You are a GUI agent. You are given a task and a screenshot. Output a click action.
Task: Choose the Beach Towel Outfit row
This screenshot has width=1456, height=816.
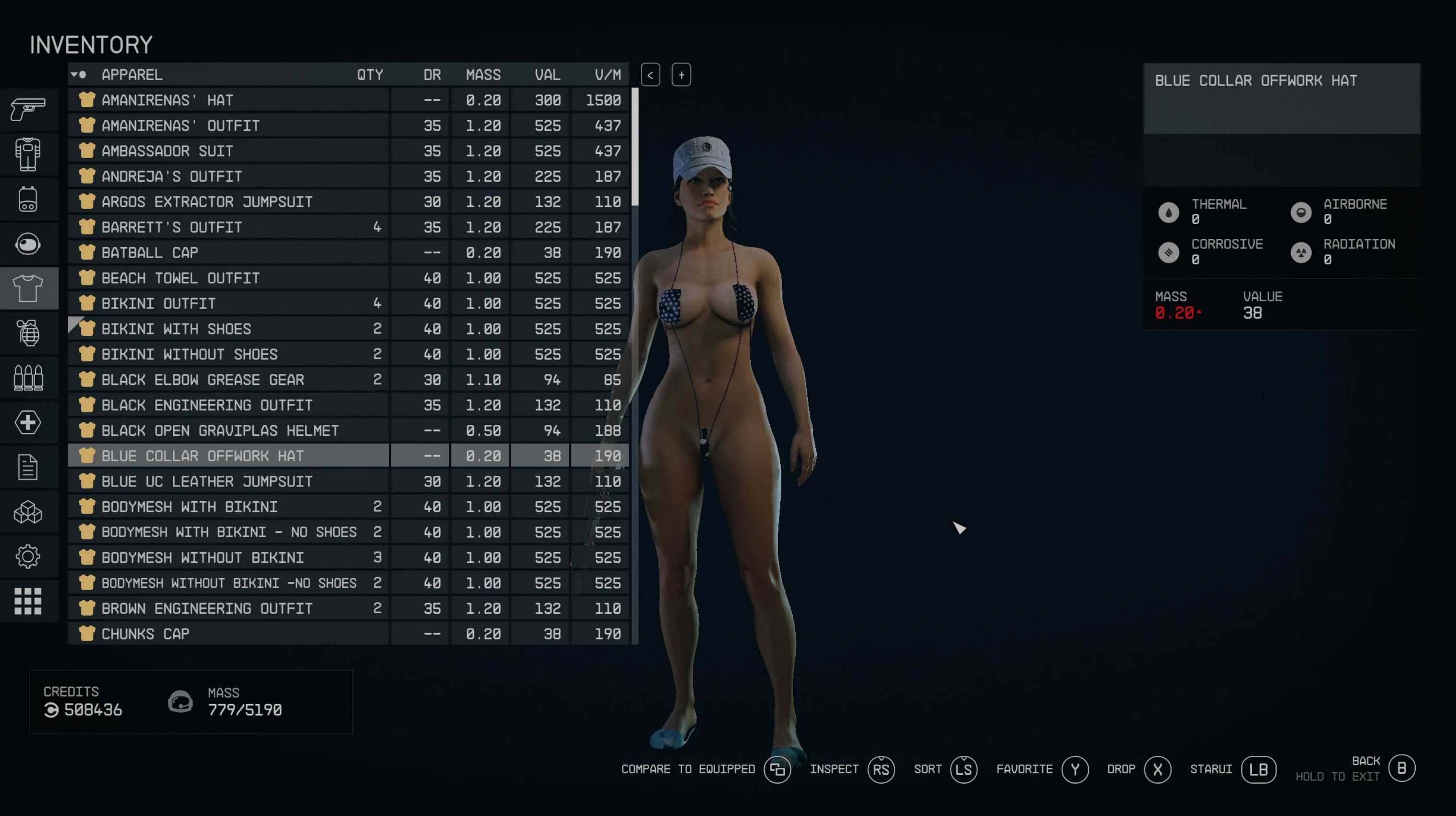tap(180, 278)
